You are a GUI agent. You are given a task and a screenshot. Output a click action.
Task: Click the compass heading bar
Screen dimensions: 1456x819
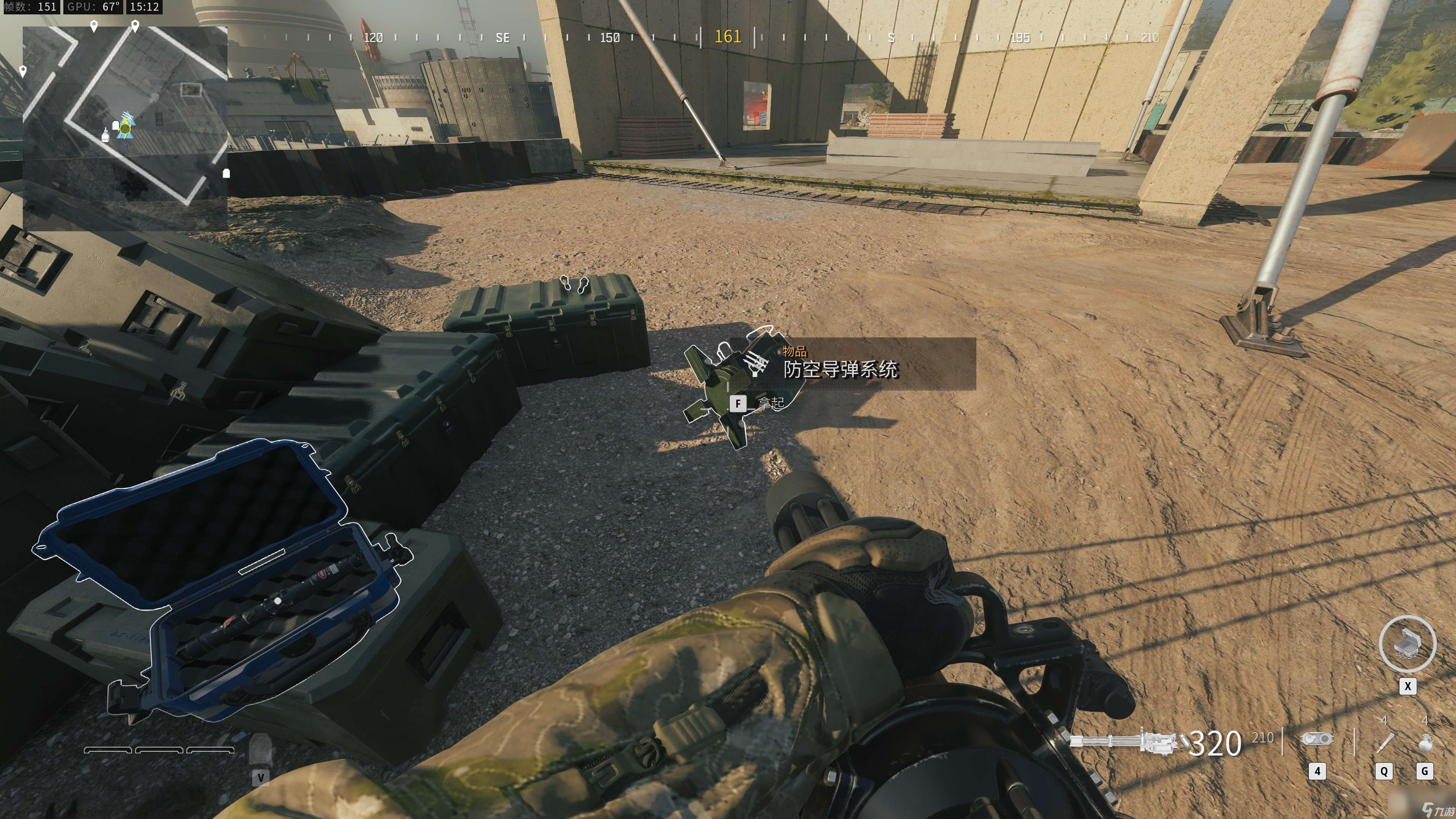(x=728, y=37)
